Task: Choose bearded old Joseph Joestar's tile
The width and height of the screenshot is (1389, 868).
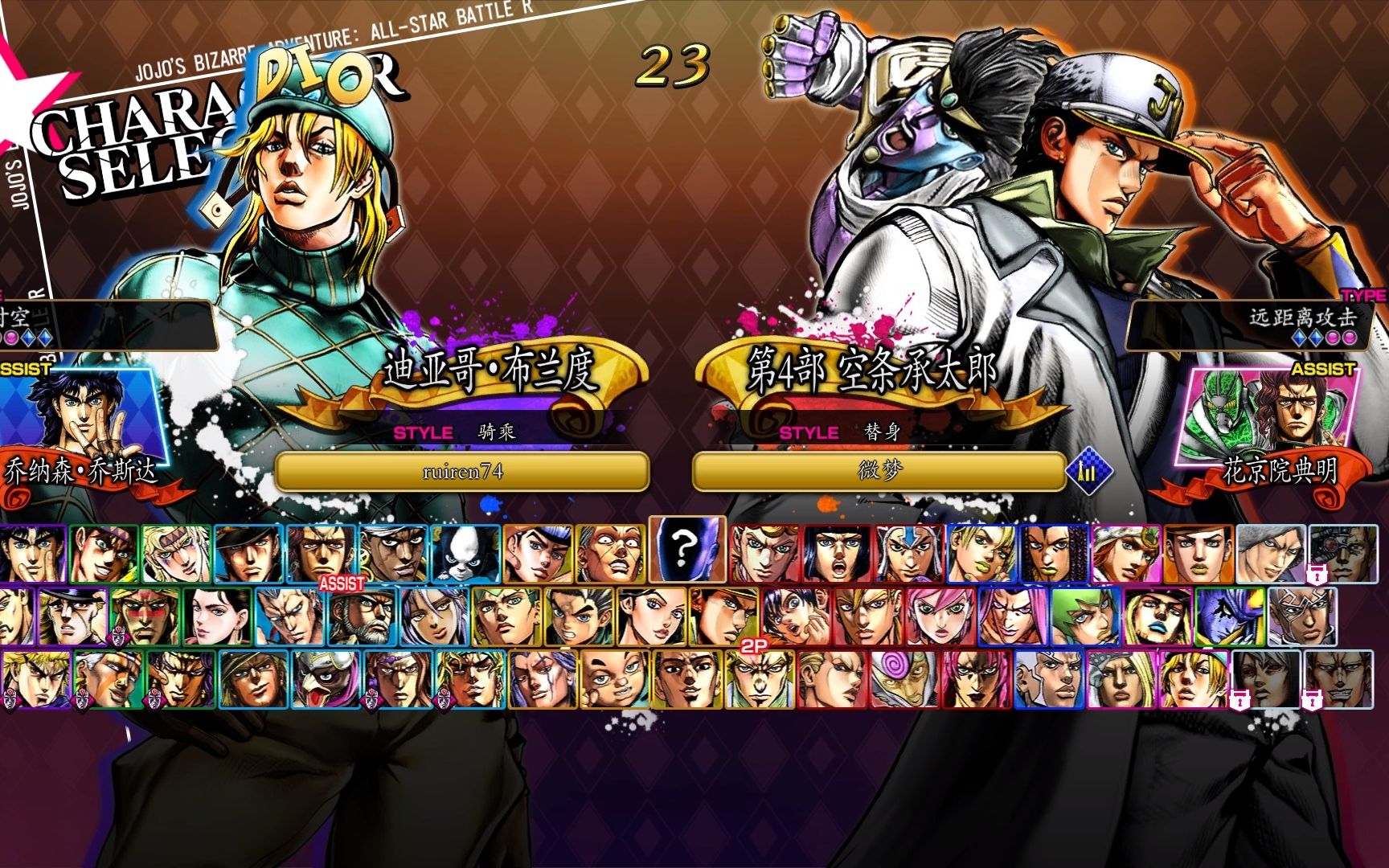Action: click(362, 617)
